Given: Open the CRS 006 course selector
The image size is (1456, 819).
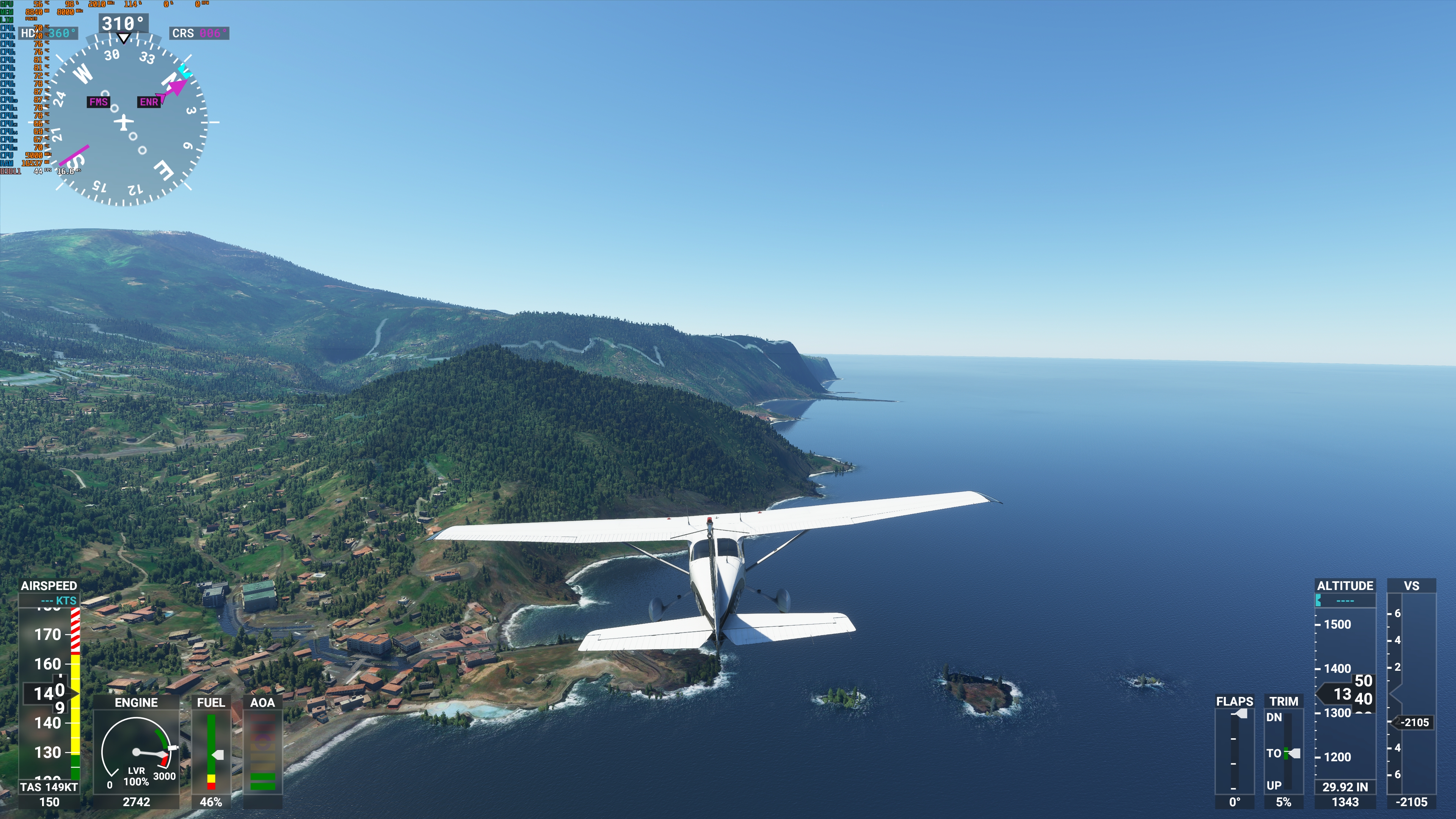Looking at the screenshot, I should (x=200, y=33).
